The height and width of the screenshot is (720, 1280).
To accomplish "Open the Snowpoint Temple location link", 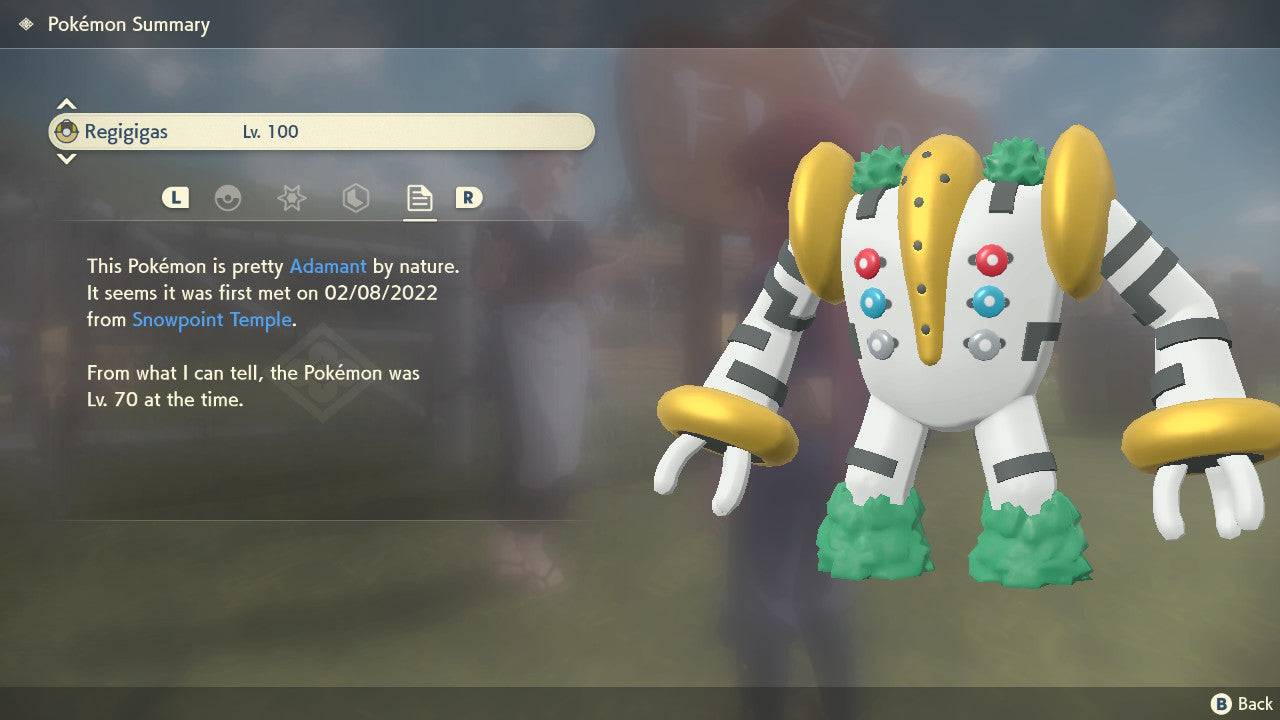I will 211,319.
